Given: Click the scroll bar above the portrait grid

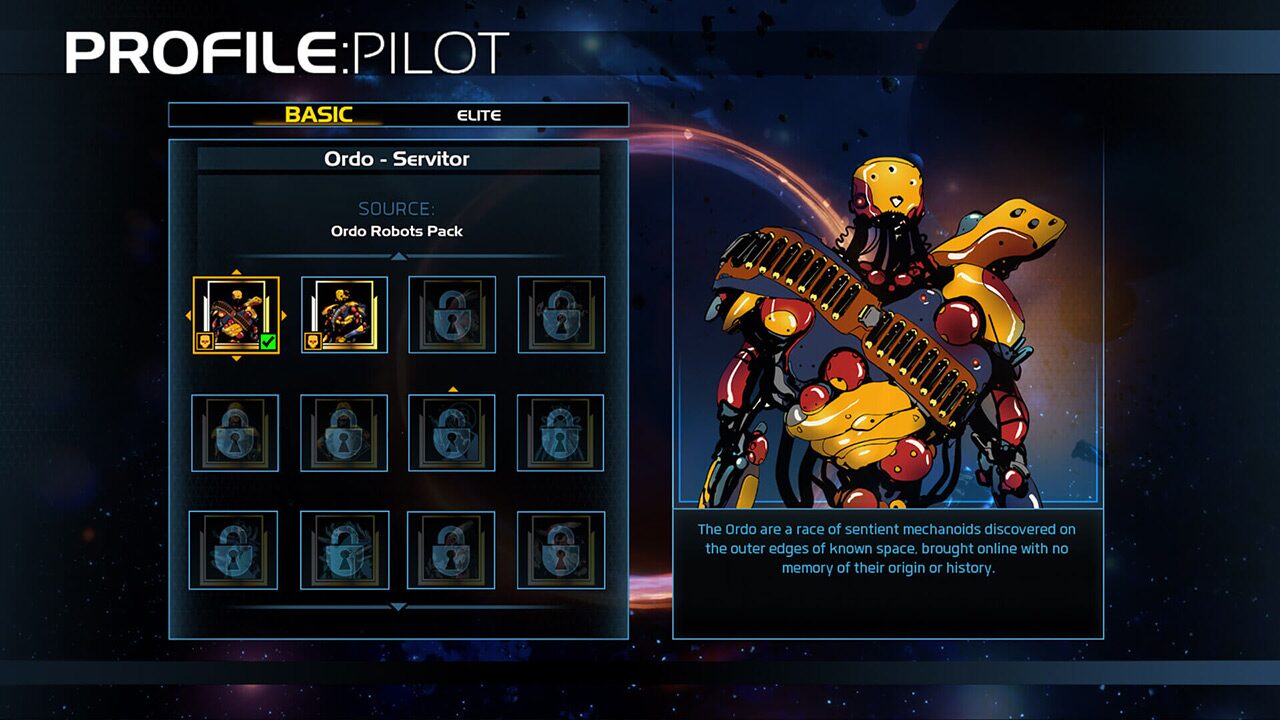Looking at the screenshot, I should 400,255.
